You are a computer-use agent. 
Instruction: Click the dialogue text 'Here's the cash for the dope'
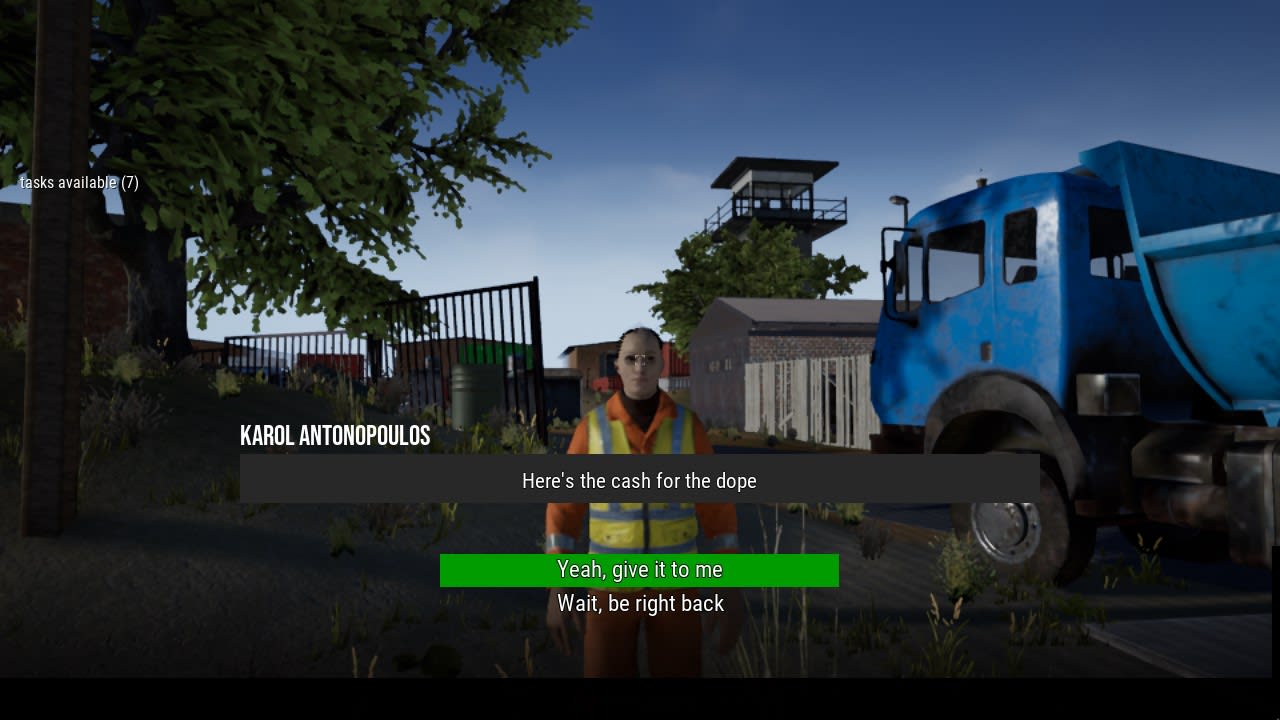coord(638,481)
